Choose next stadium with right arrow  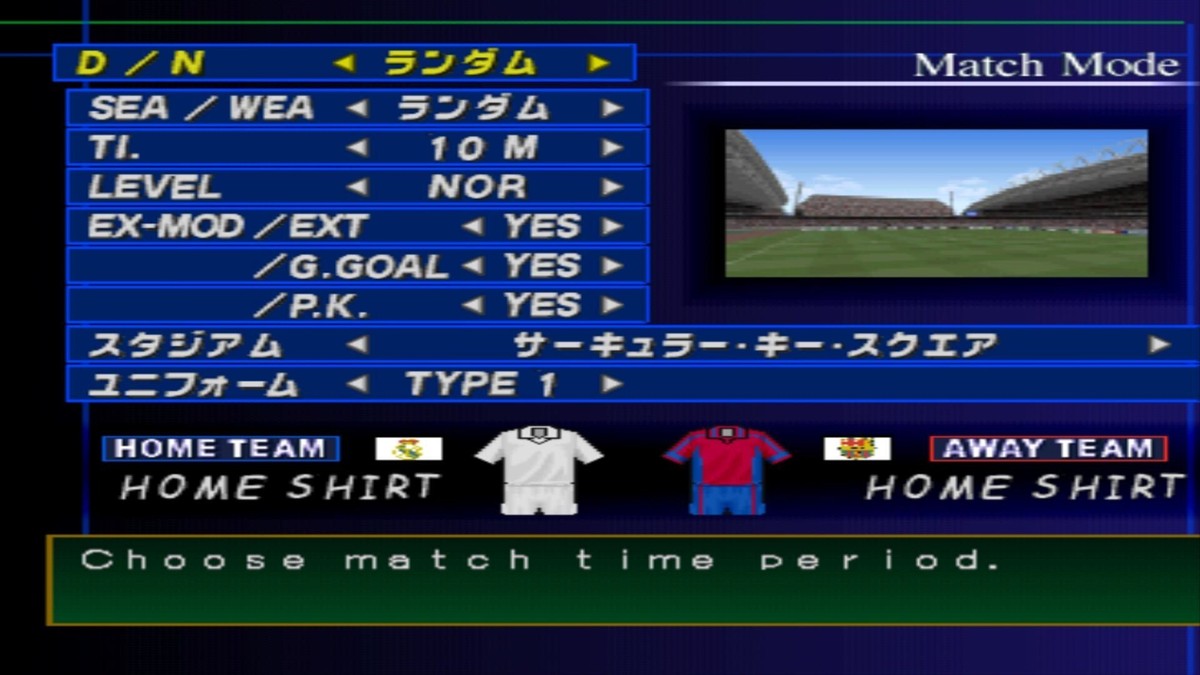(x=1159, y=345)
